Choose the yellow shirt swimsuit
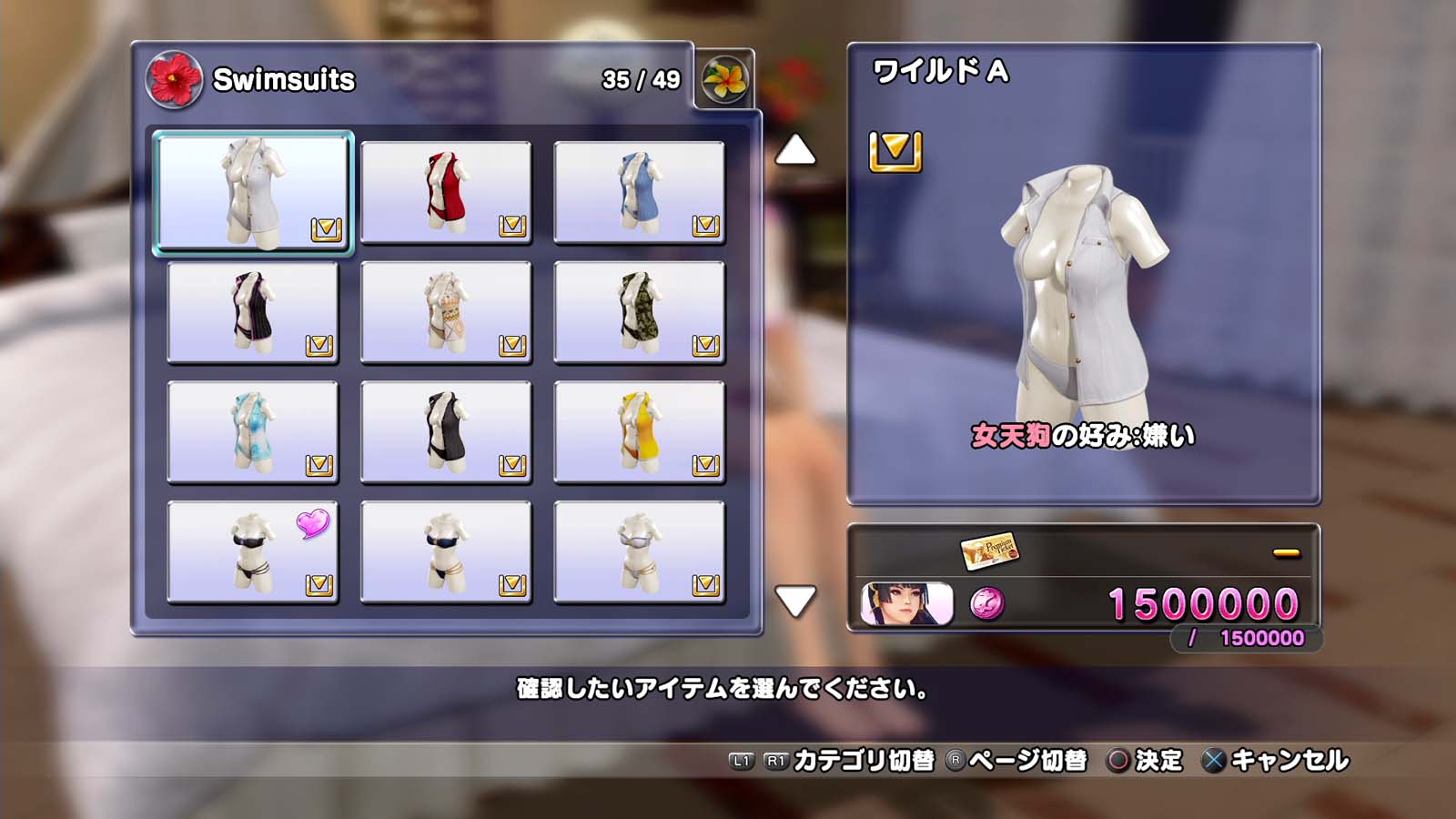Screen dimensions: 1456x819 [639, 432]
